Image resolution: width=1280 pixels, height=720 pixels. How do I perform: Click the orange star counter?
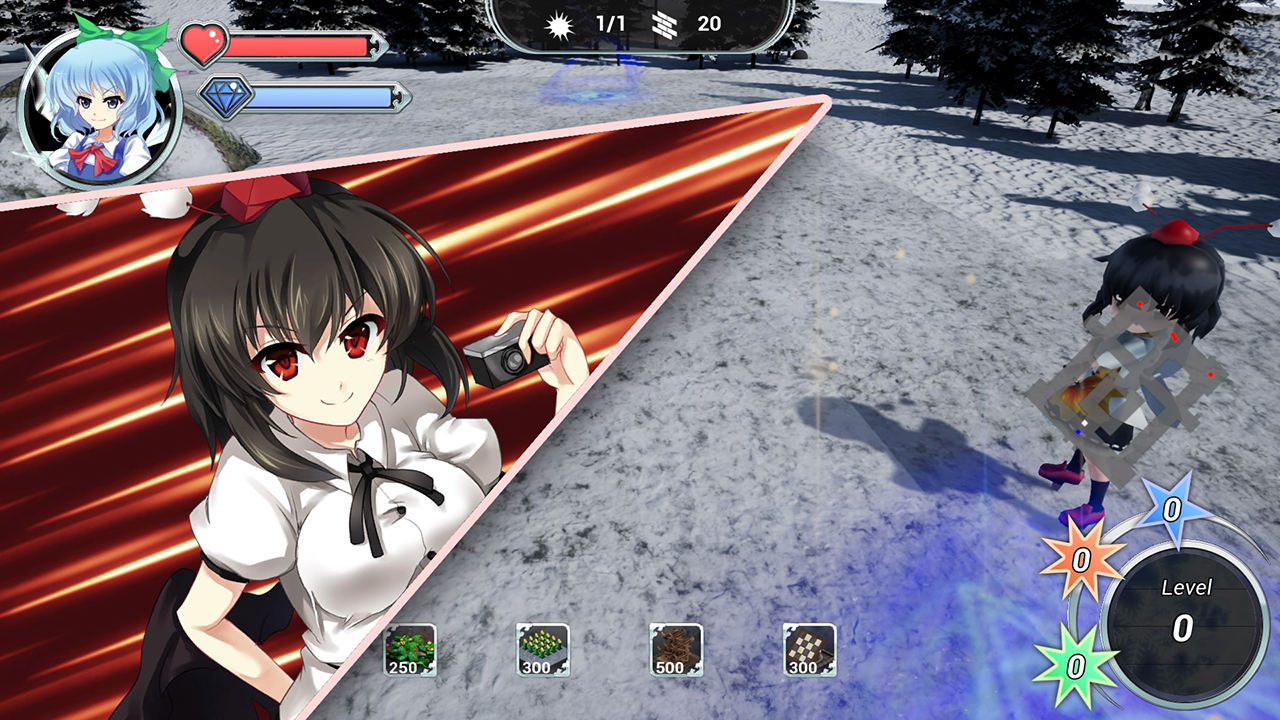coord(1081,559)
